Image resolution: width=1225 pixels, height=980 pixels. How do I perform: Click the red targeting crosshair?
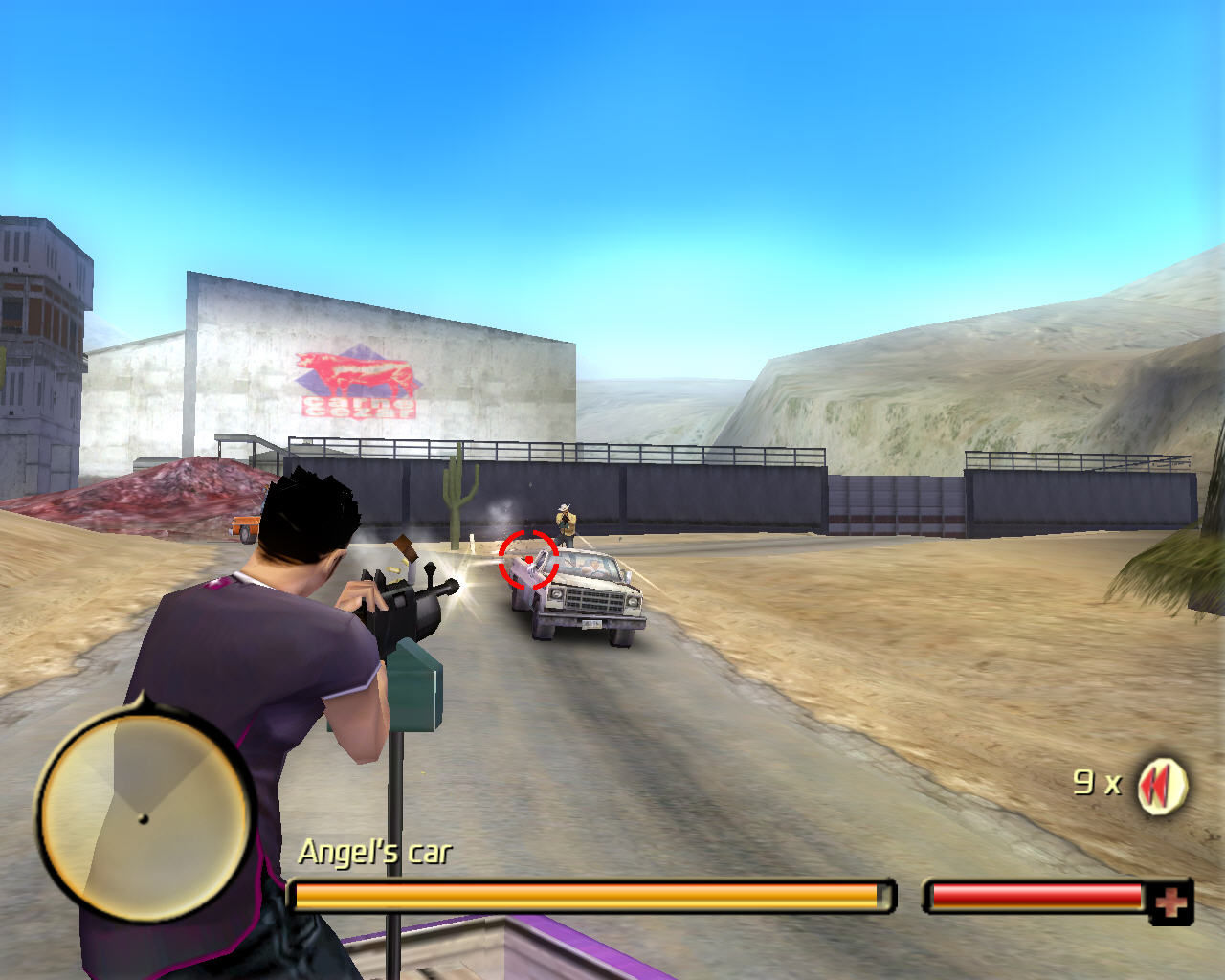[x=529, y=561]
